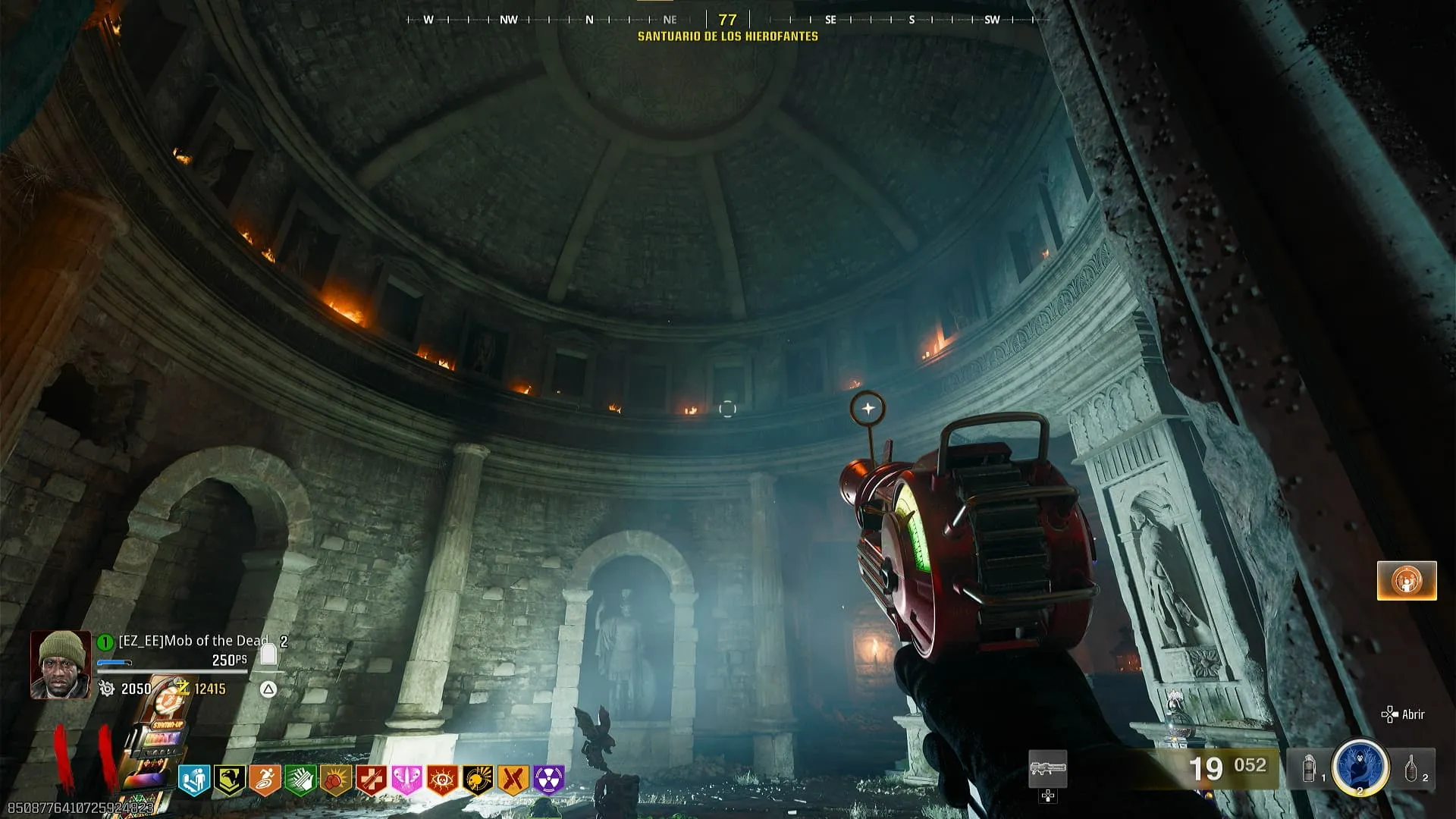Select the launcher weapon slot icon
Viewport: 1456px width, 819px height.
tap(1047, 769)
